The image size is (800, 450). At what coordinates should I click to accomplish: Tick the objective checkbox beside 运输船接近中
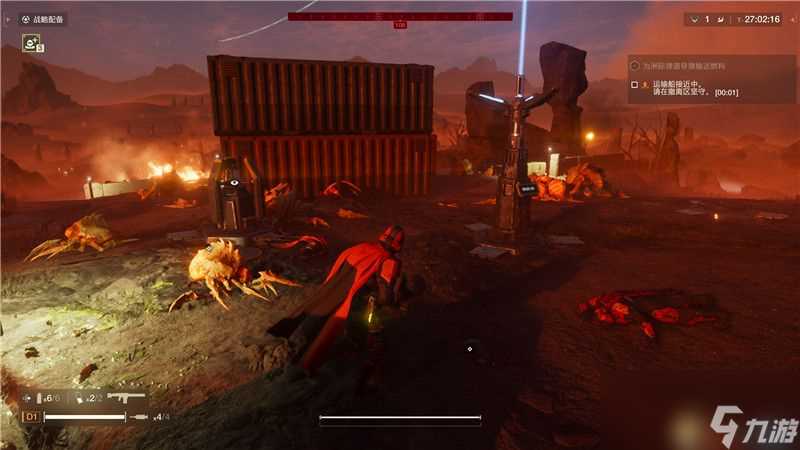635,85
